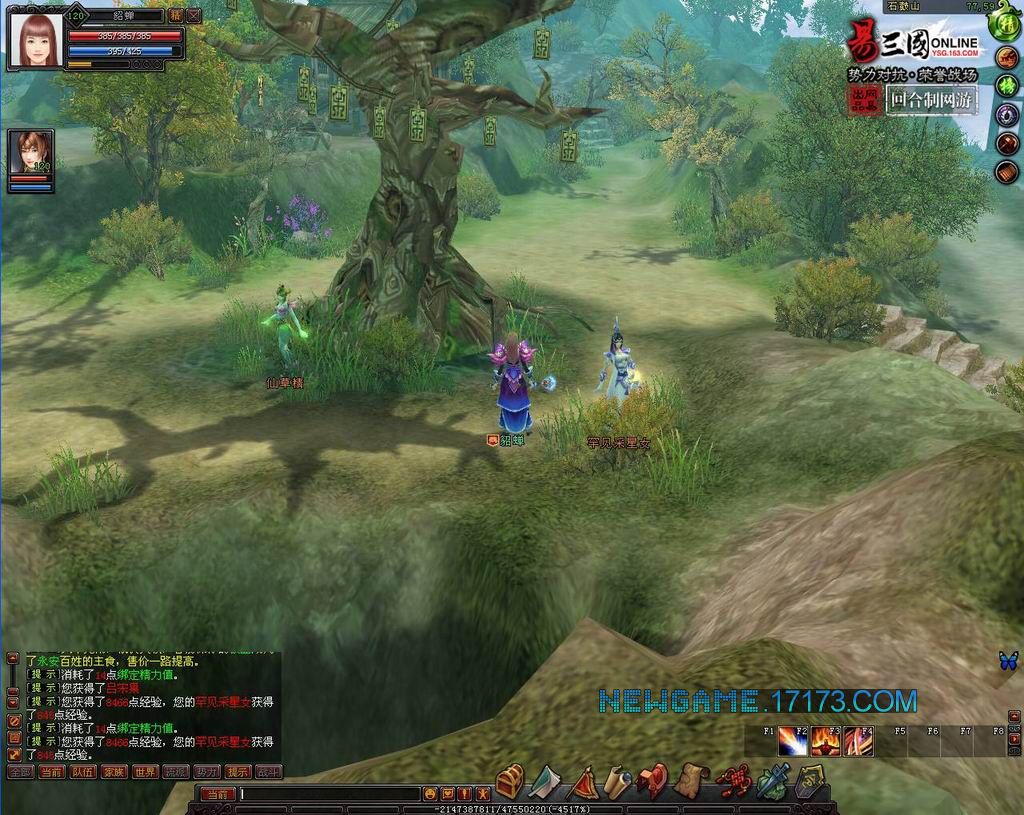Switch chat to the 队伍 (team) channel tab

point(83,772)
